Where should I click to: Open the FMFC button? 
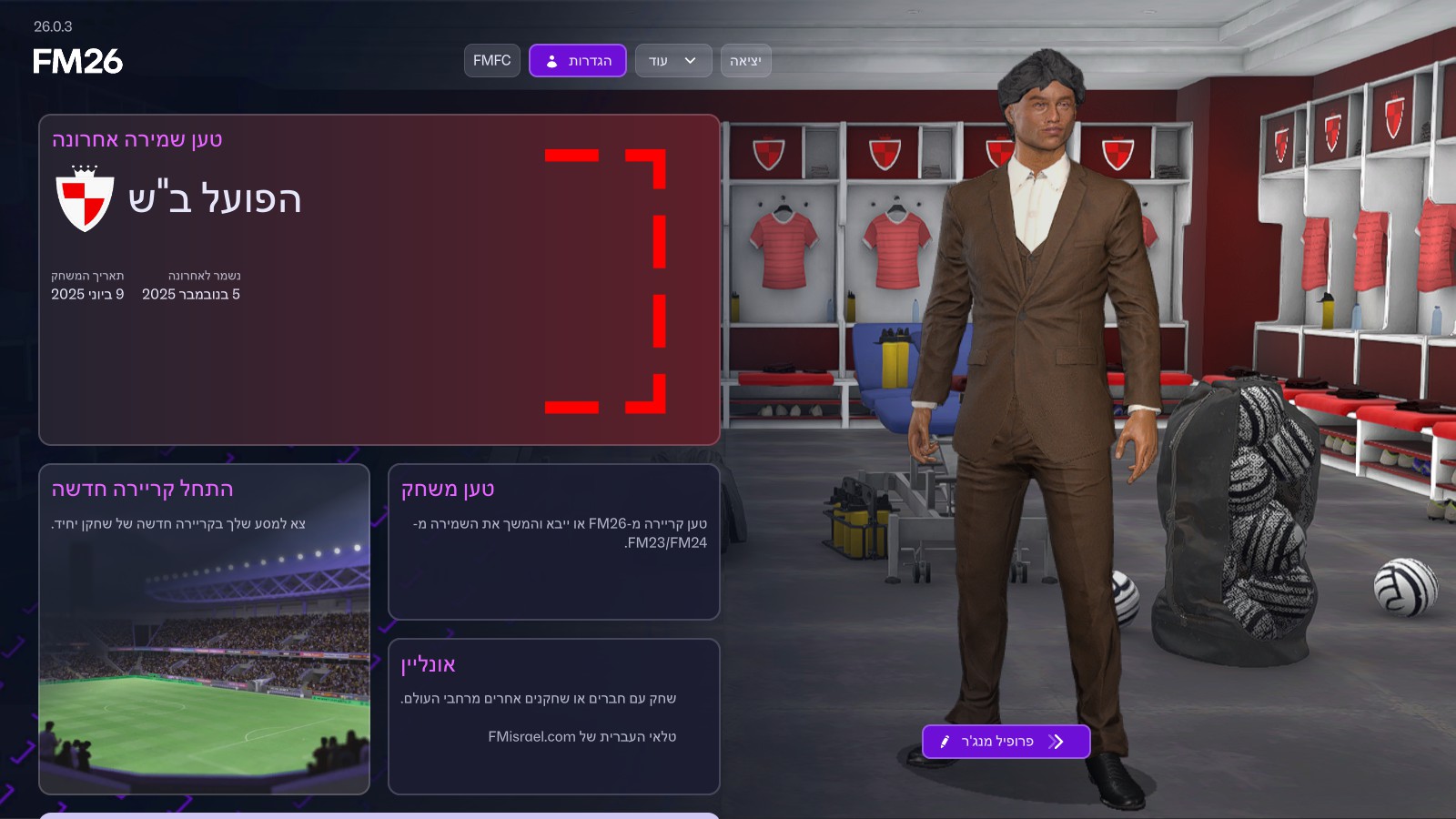coord(491,61)
